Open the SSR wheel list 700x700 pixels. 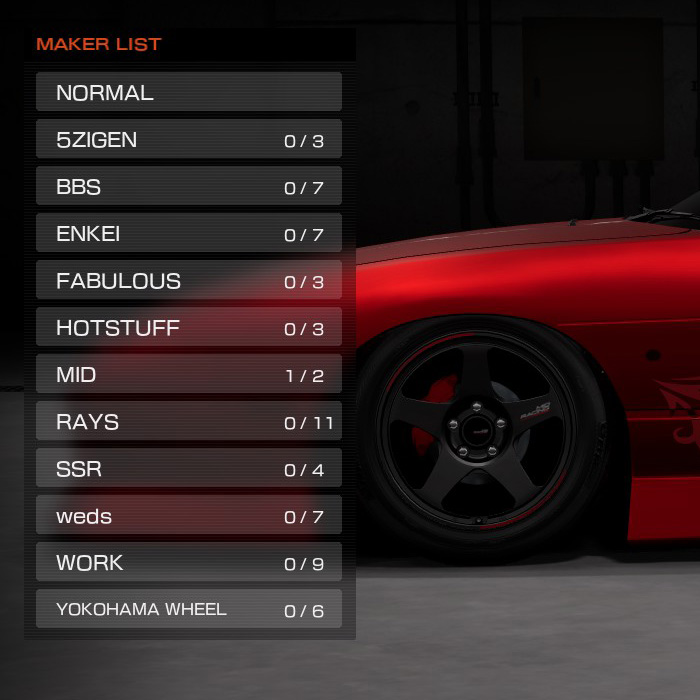188,468
